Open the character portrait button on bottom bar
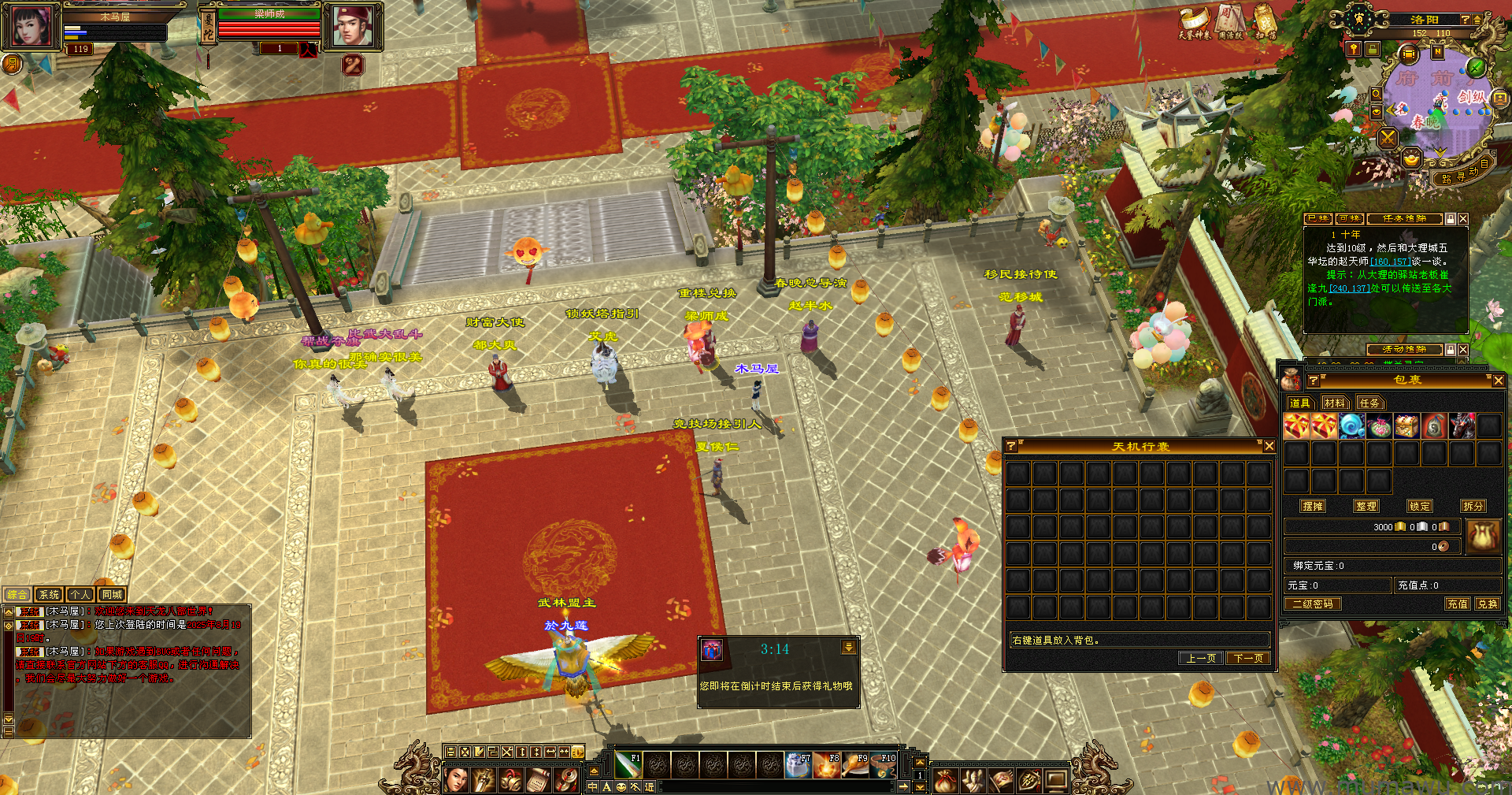 point(456,781)
